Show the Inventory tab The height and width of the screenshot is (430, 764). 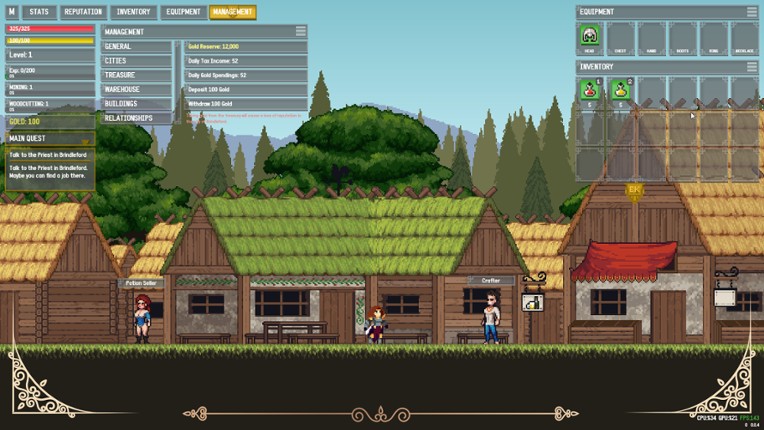(x=133, y=12)
